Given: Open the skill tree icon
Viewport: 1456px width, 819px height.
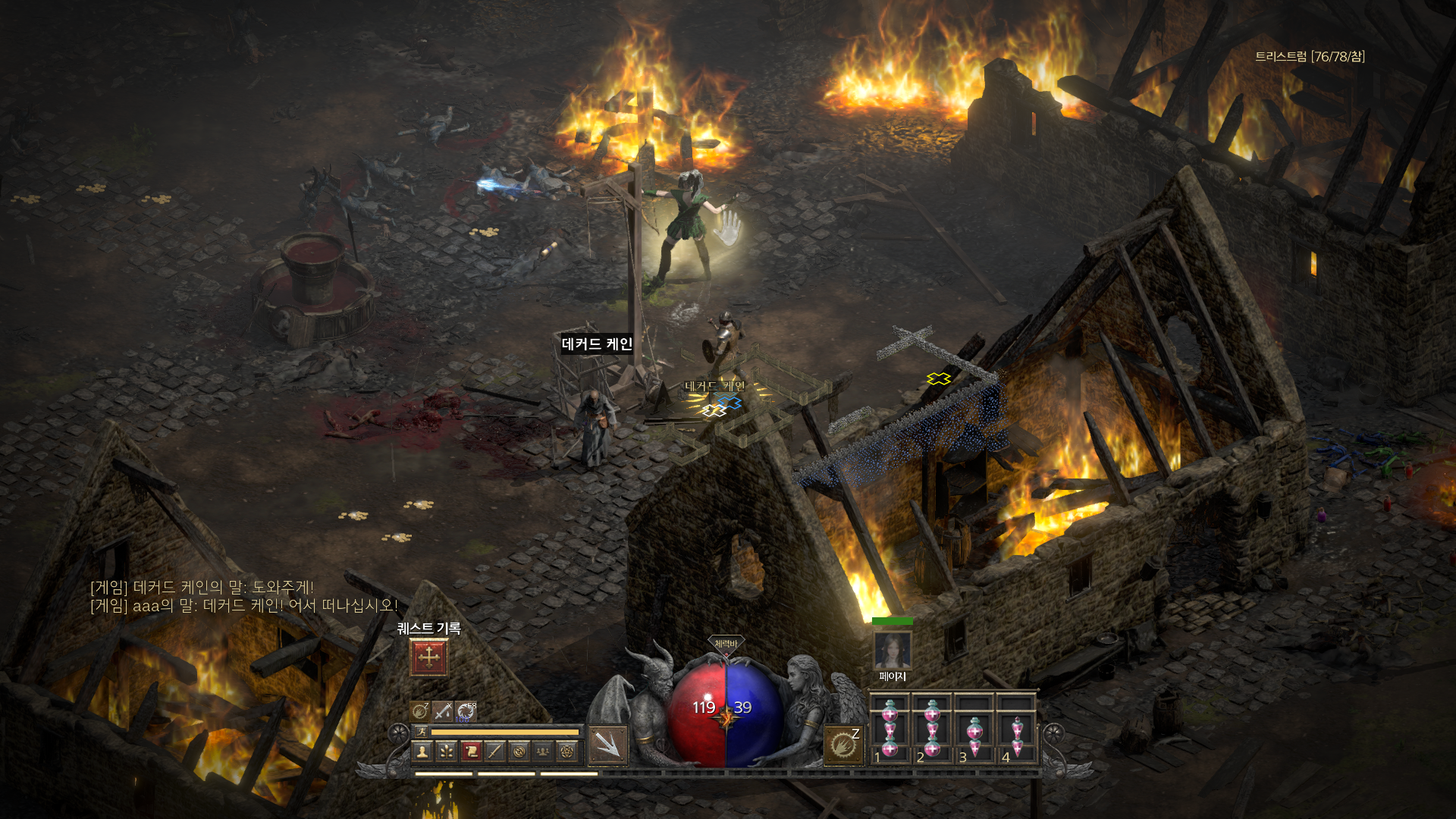Looking at the screenshot, I should [x=447, y=751].
